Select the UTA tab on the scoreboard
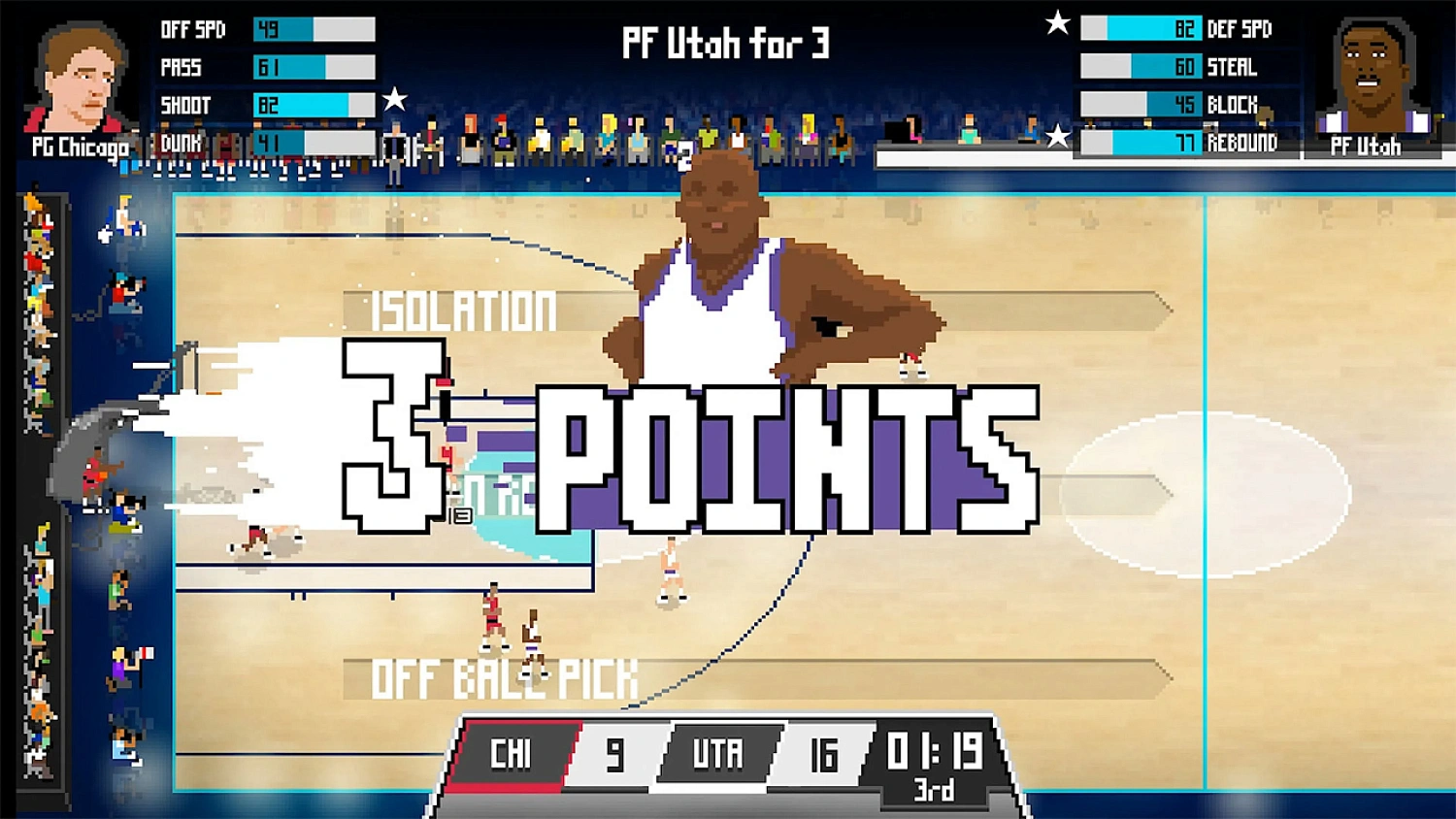The width and height of the screenshot is (1456, 819). 718,752
